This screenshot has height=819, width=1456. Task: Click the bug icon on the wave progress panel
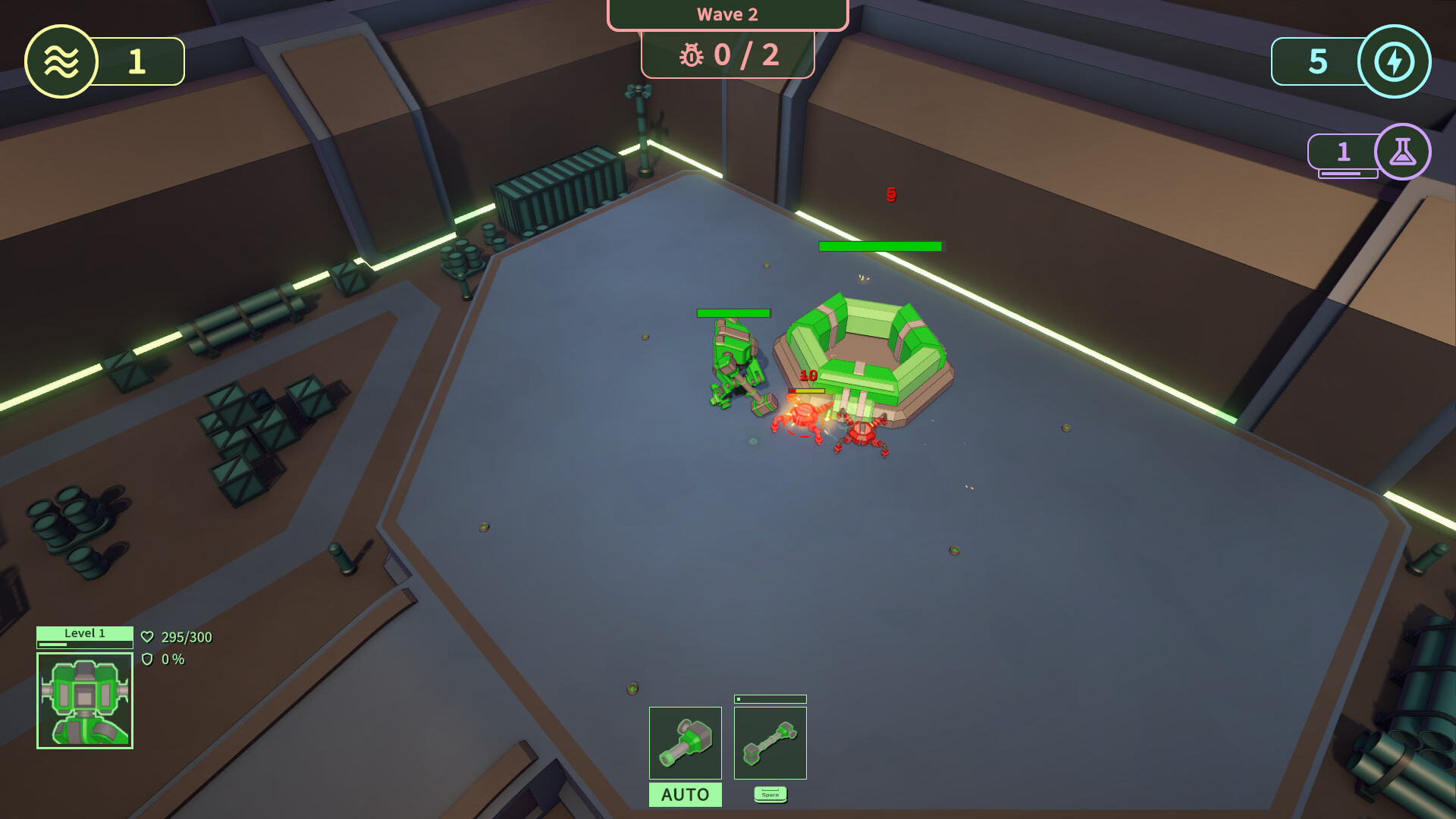[x=692, y=55]
